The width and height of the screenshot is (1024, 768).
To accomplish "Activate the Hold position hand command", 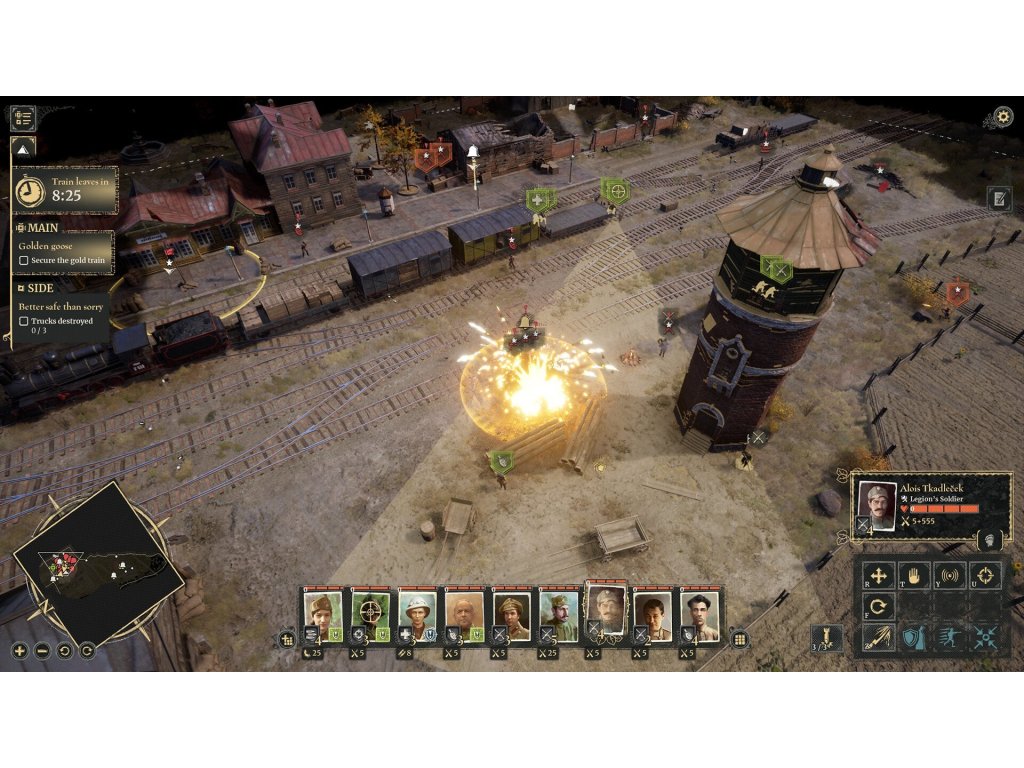I will pos(914,575).
